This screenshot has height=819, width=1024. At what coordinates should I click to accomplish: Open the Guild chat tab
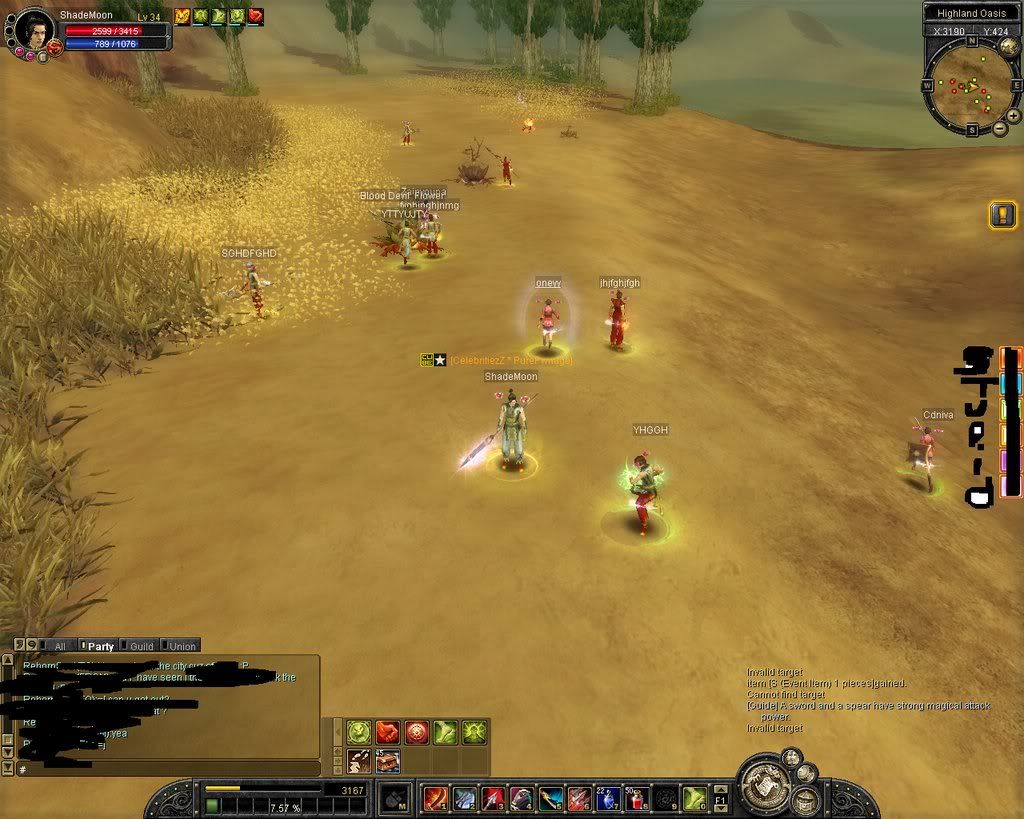(x=140, y=646)
